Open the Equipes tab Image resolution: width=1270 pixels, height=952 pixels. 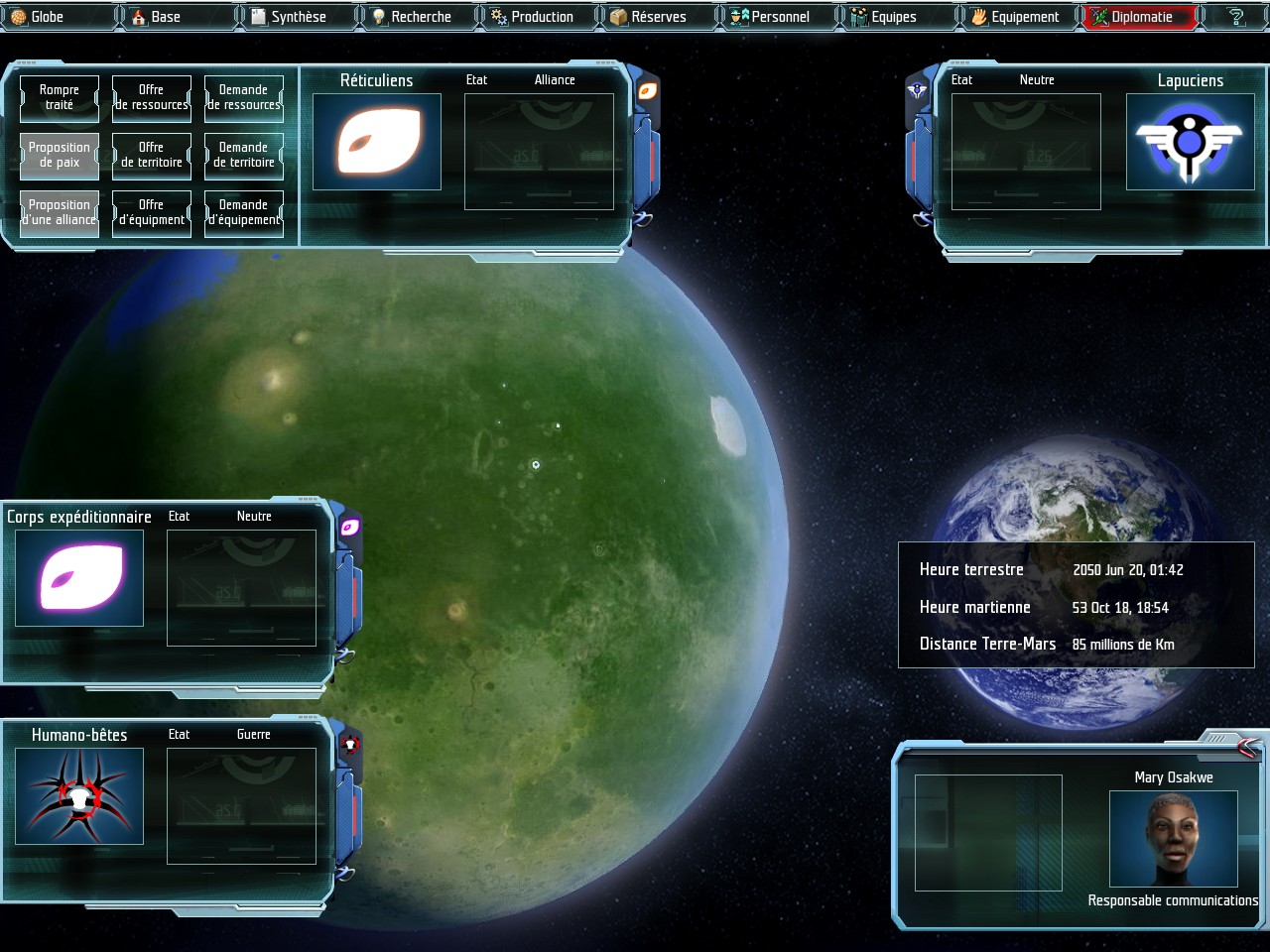(x=893, y=17)
